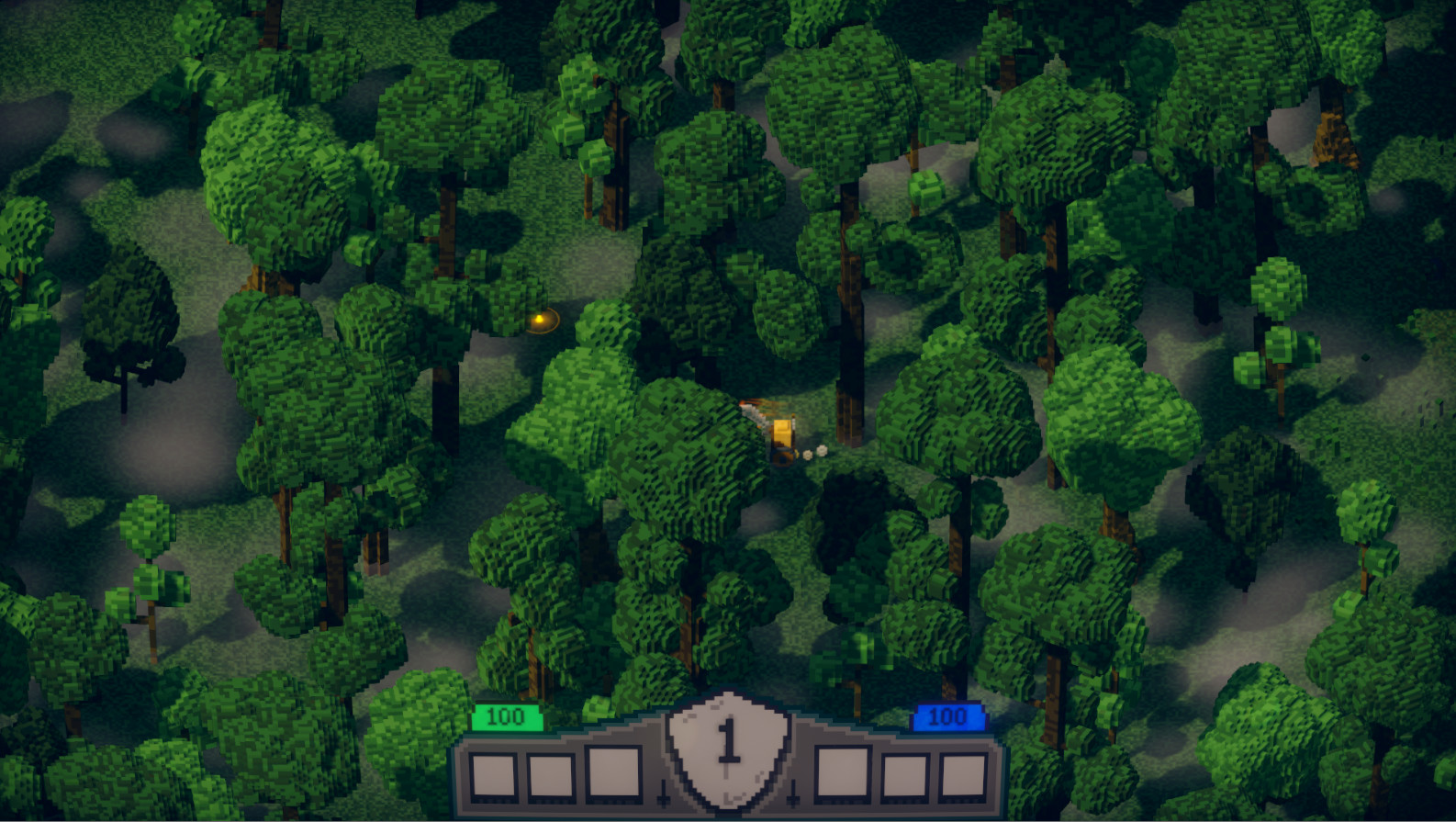
Task: Click the white flowers beside the yellow vehicle
Action: pyautogui.click(x=815, y=453)
